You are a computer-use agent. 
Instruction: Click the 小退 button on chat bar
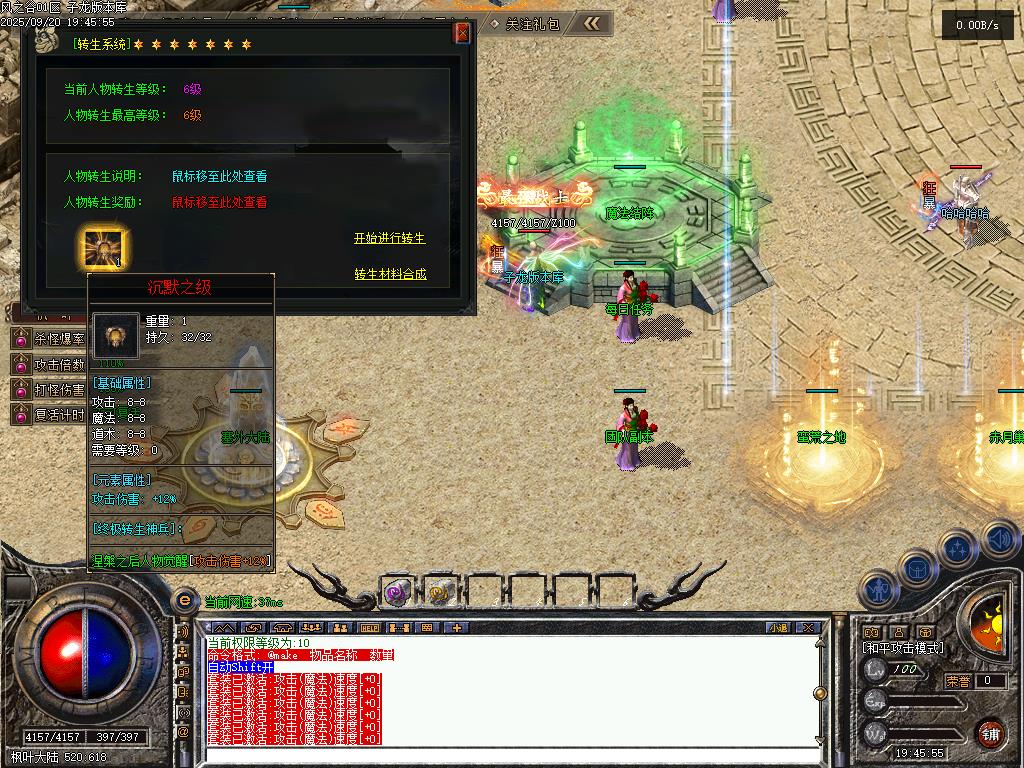pos(778,628)
